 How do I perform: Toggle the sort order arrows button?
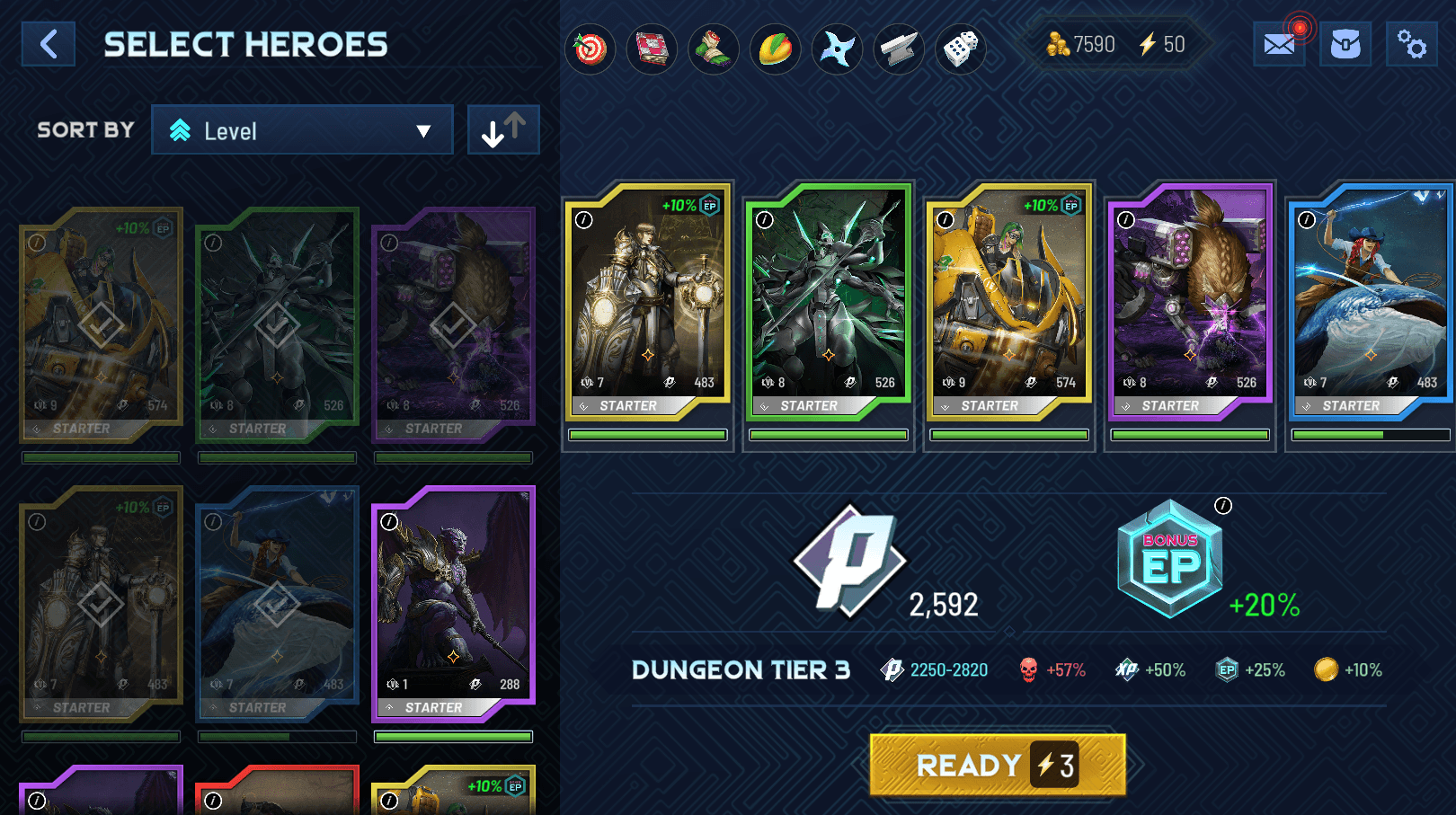click(503, 130)
